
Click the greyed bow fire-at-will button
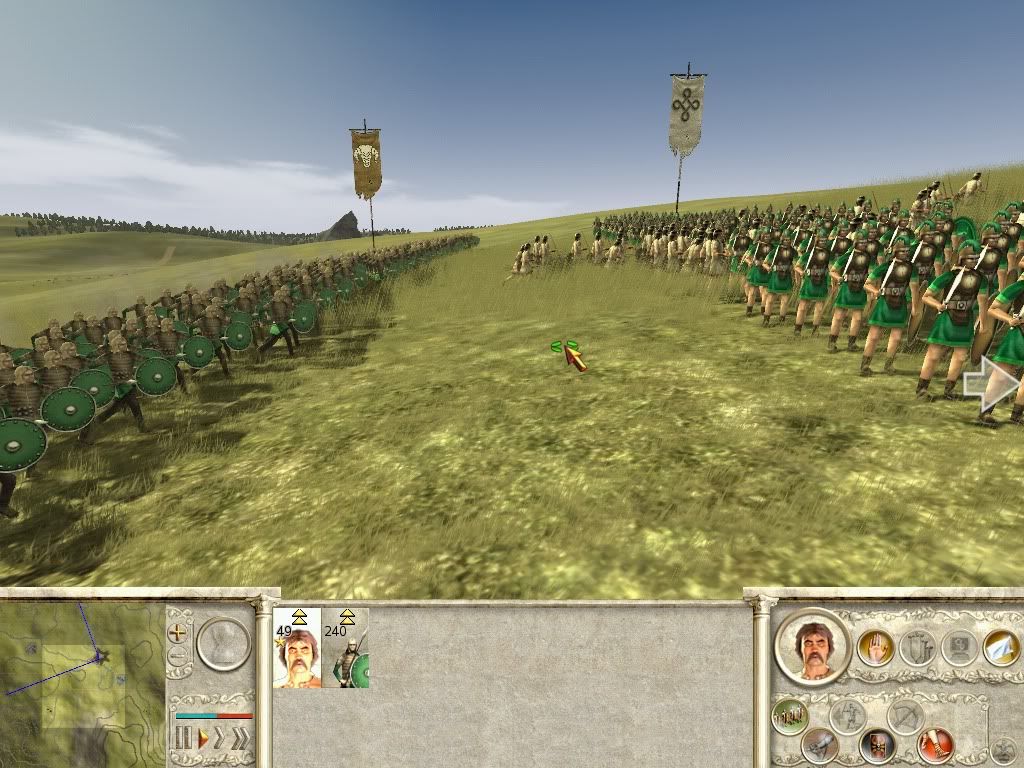(906, 716)
